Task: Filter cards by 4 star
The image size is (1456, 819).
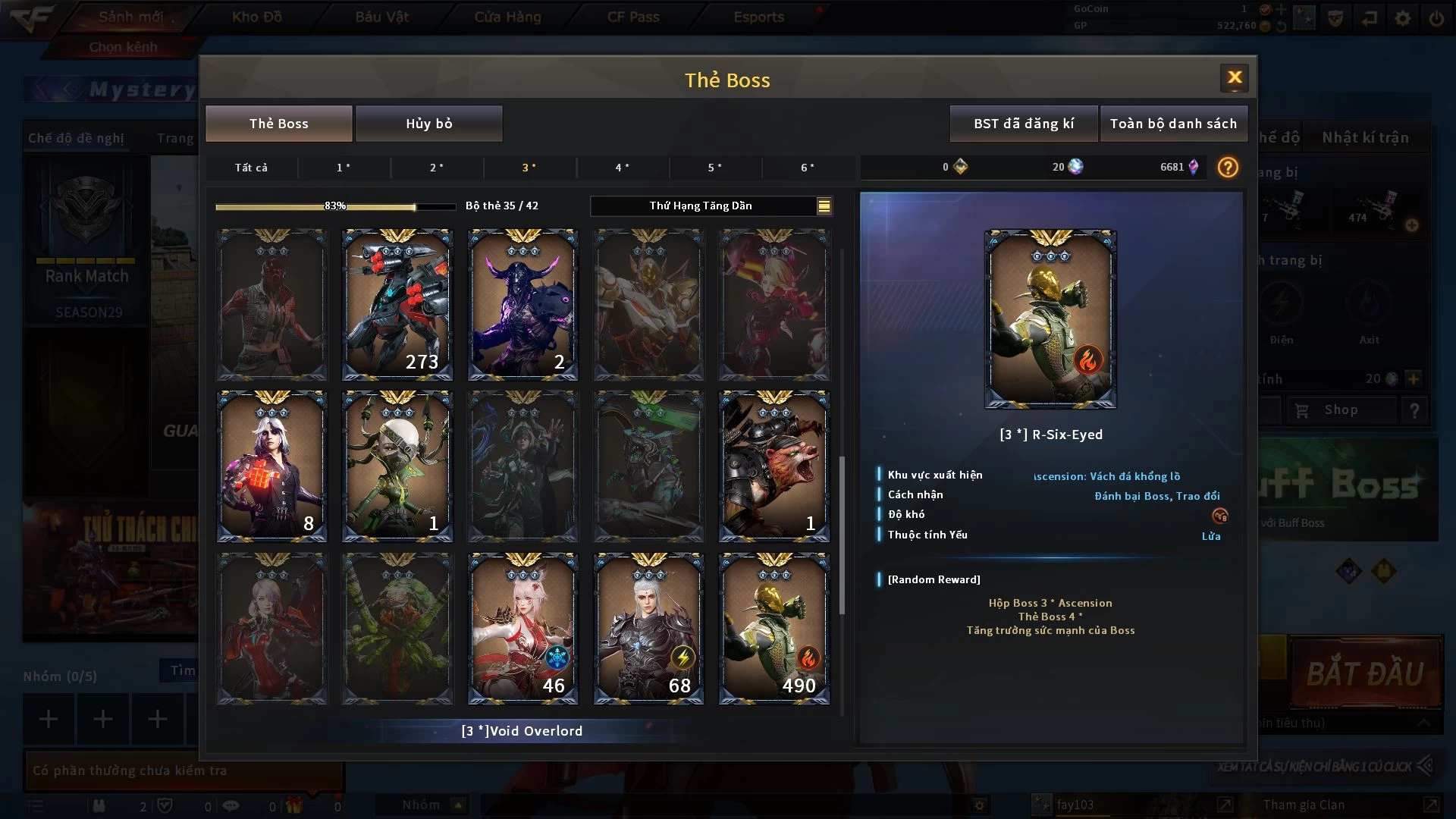Action: click(622, 168)
